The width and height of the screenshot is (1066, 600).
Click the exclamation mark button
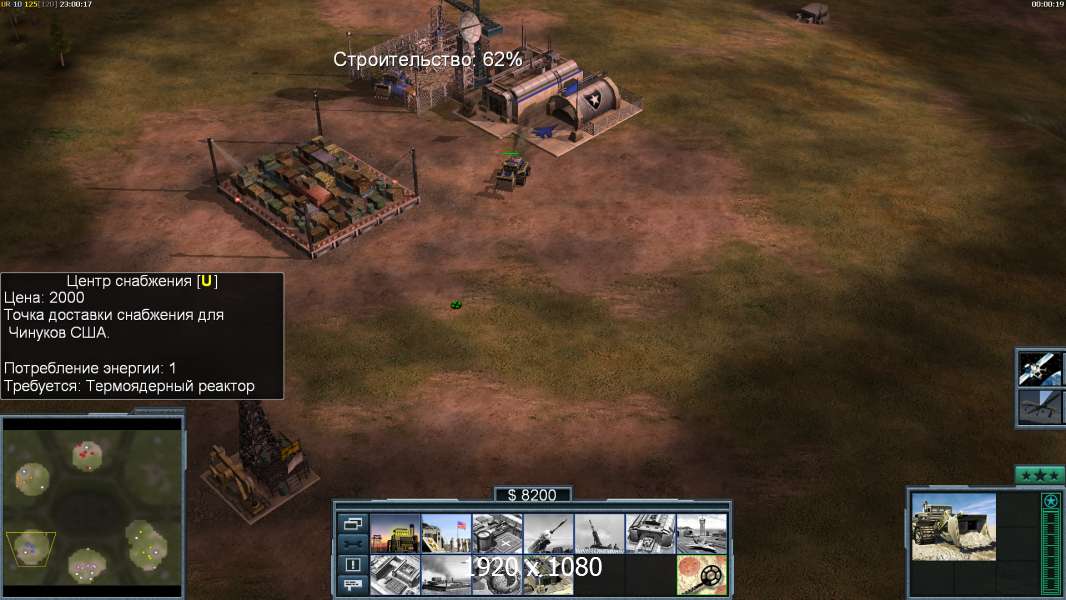pos(352,565)
